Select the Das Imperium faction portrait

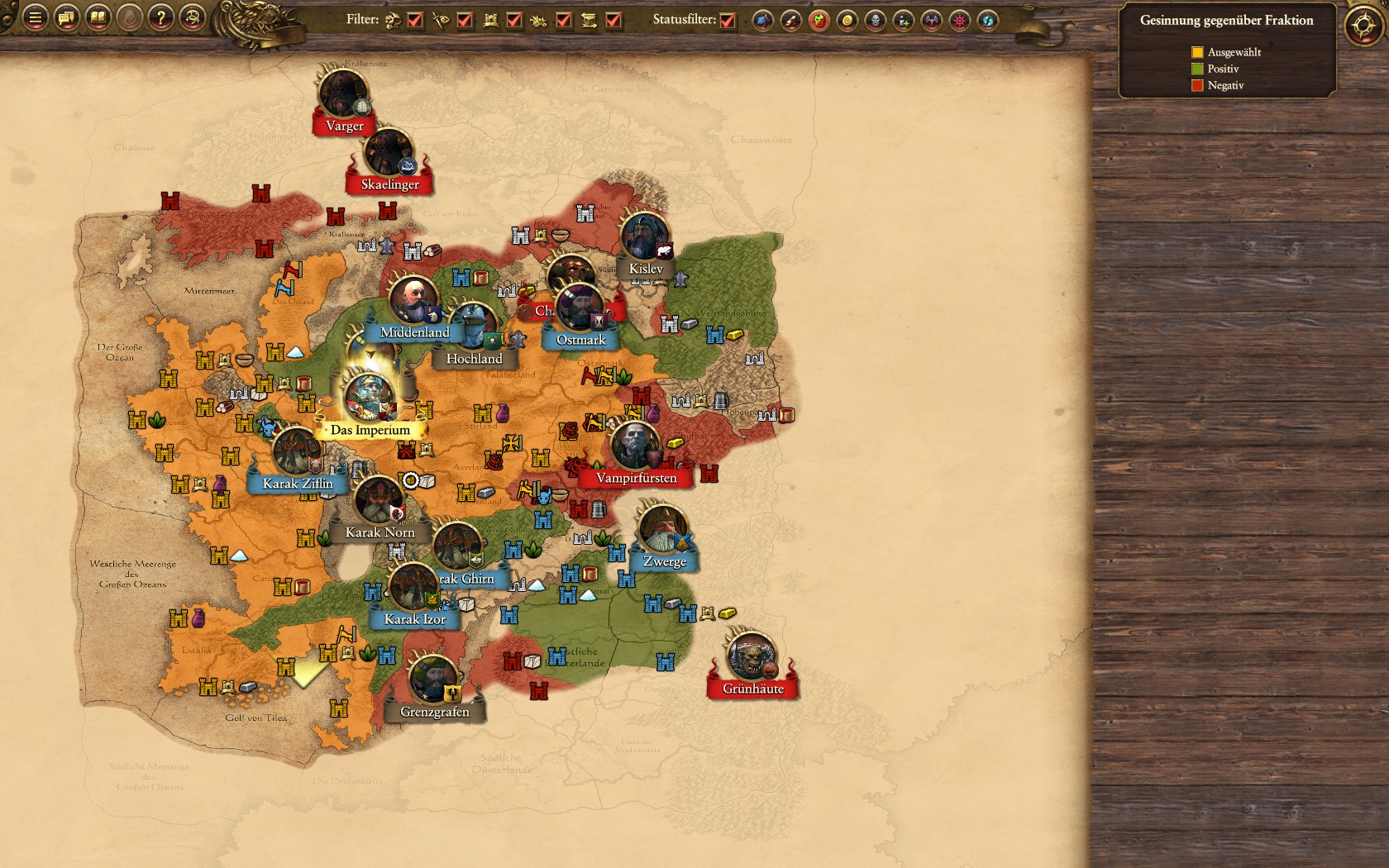(370, 397)
